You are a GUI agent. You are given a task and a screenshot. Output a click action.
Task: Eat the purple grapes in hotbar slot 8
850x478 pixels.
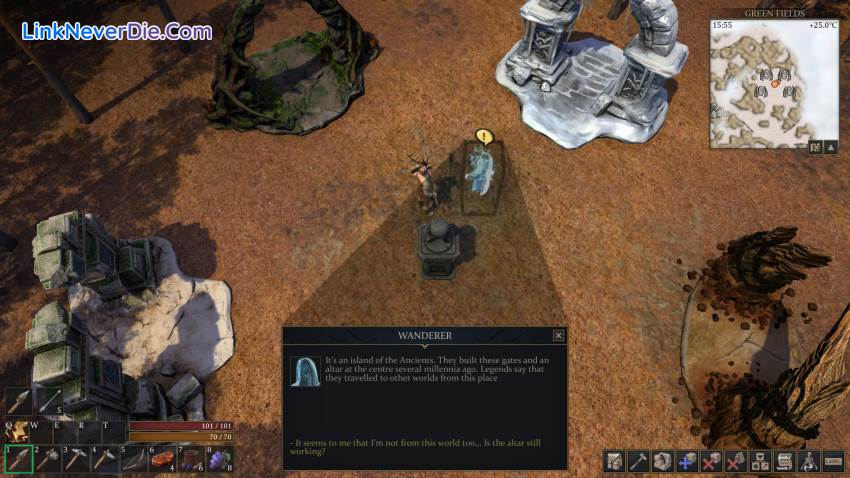tap(220, 458)
